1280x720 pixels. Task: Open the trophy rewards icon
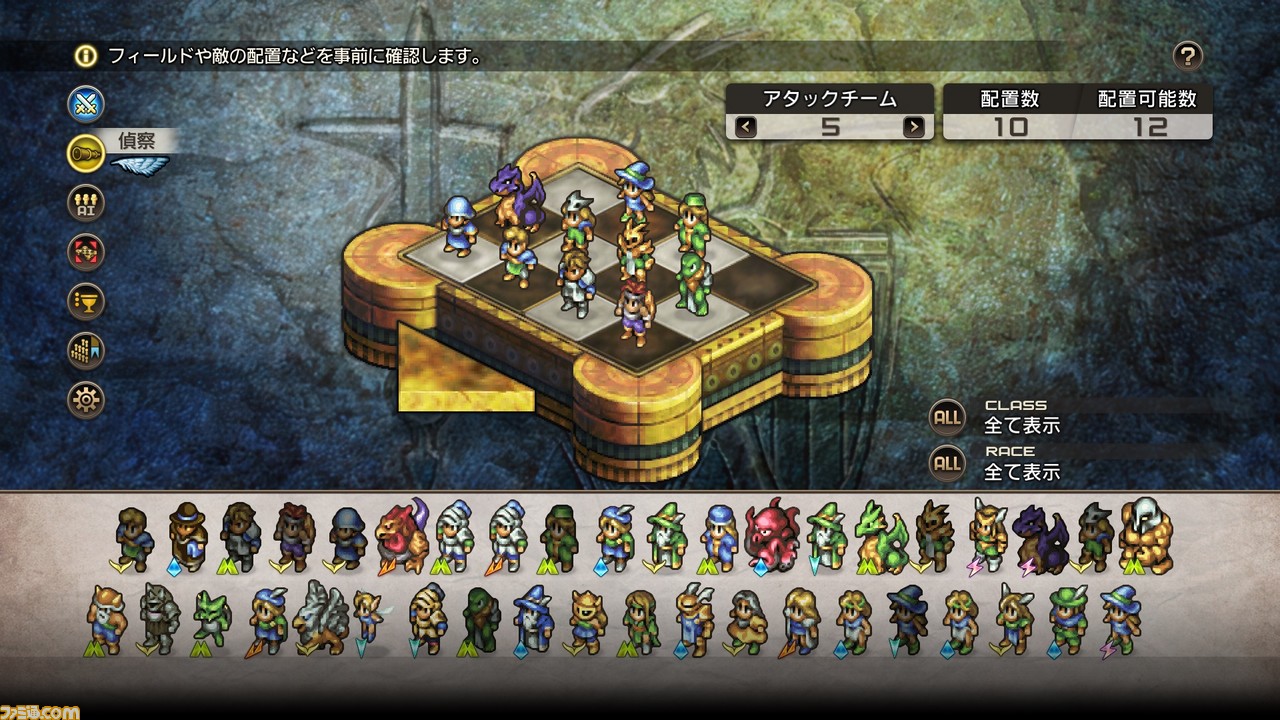click(x=85, y=302)
